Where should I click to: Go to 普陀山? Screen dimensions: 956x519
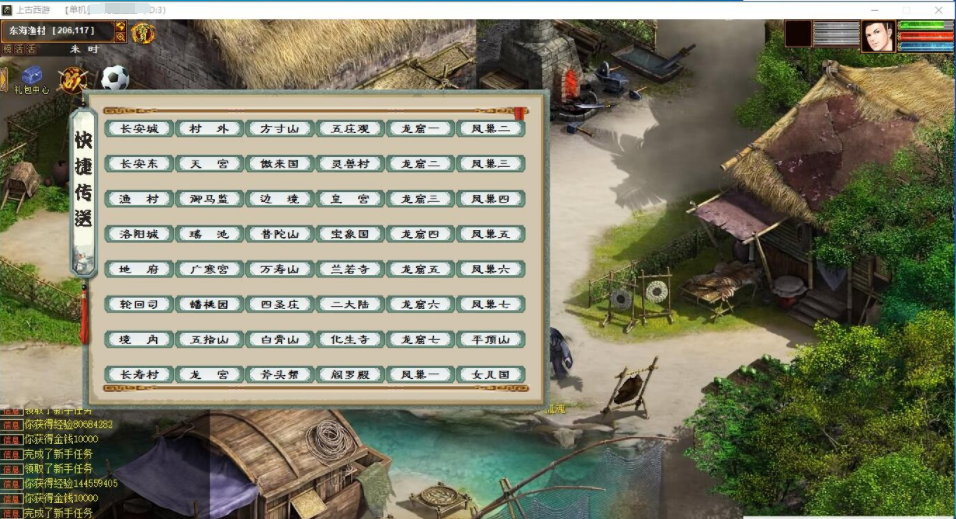pos(280,234)
